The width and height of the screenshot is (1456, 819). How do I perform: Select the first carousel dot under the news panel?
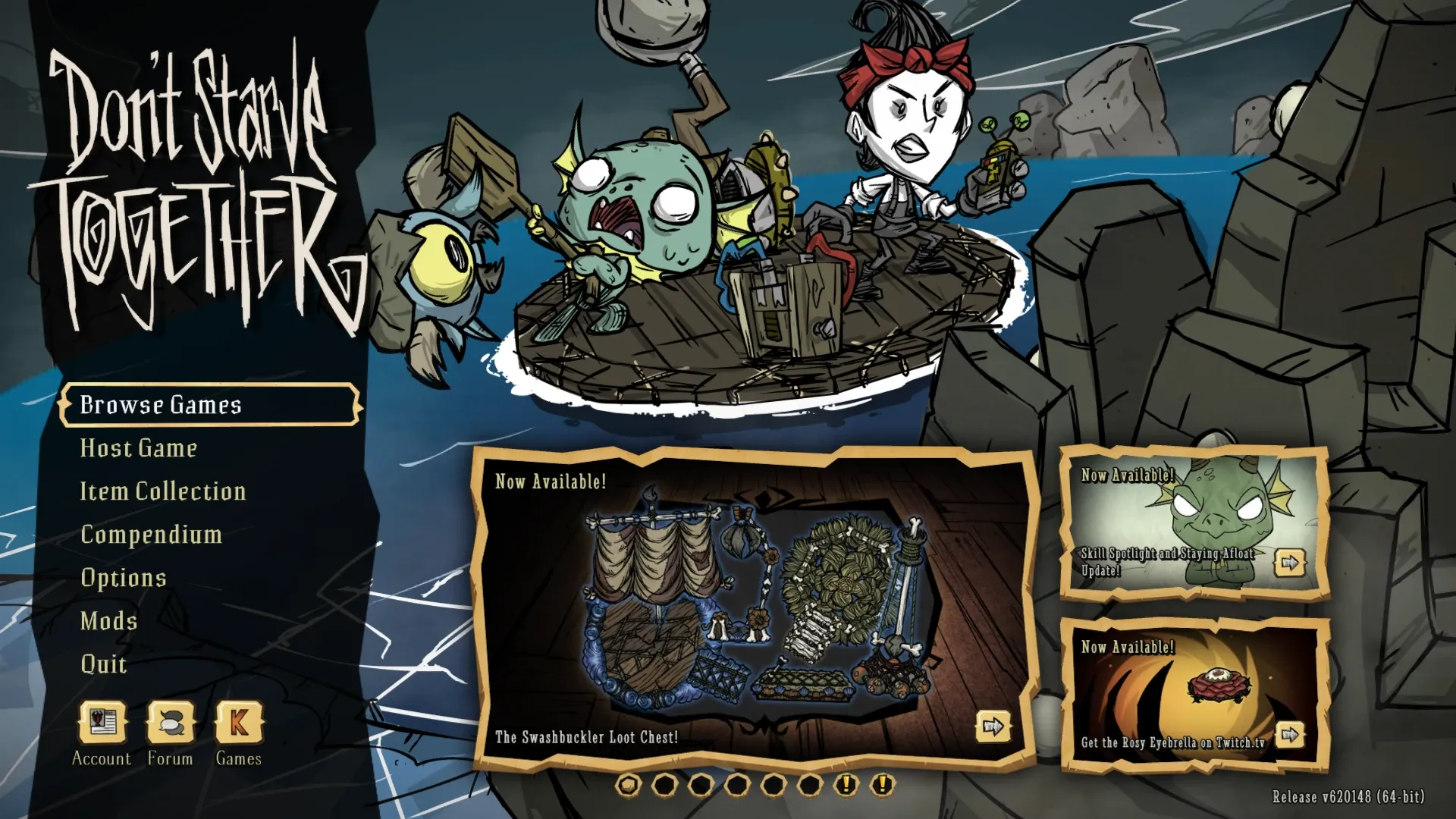tap(628, 787)
